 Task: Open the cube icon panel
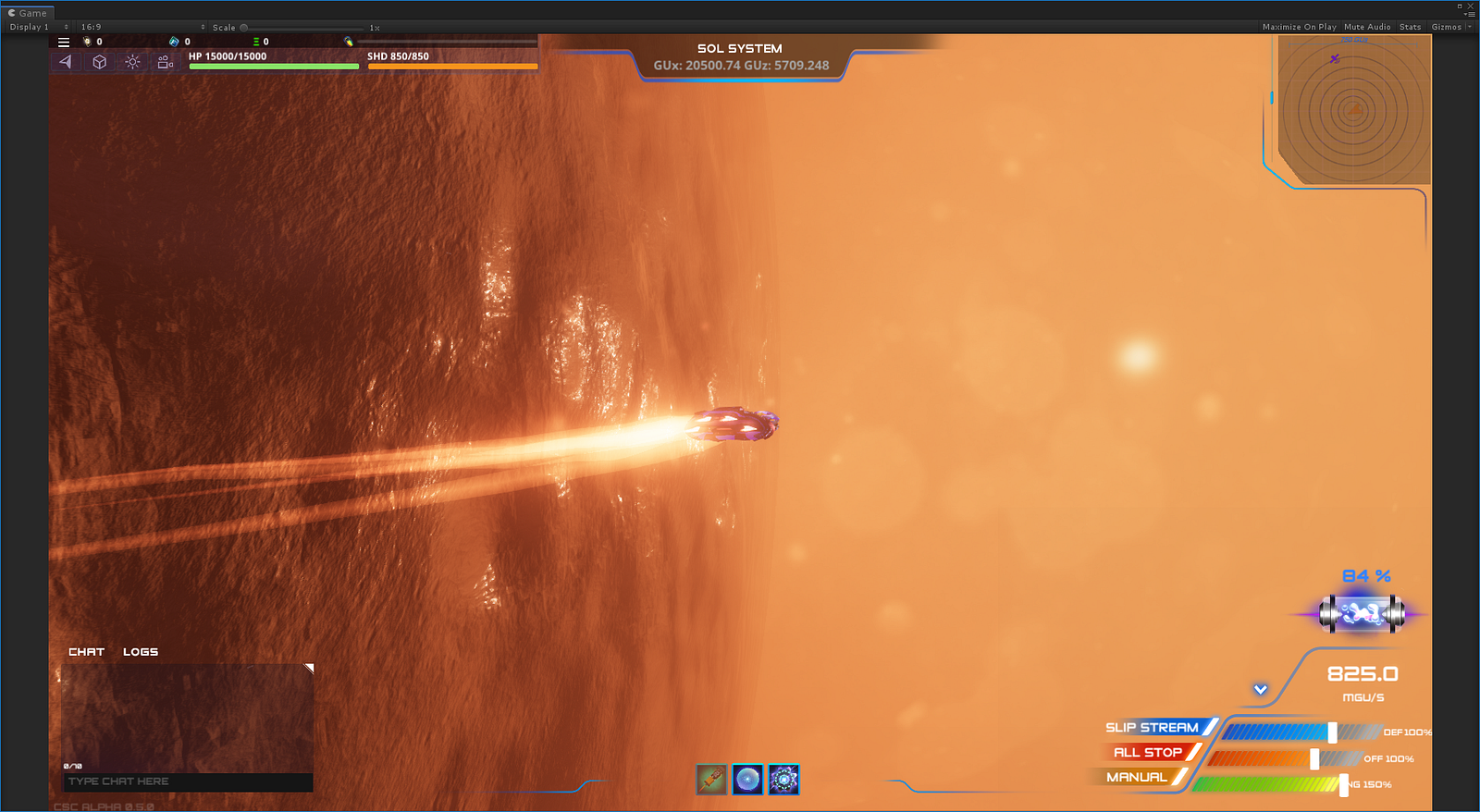point(99,62)
